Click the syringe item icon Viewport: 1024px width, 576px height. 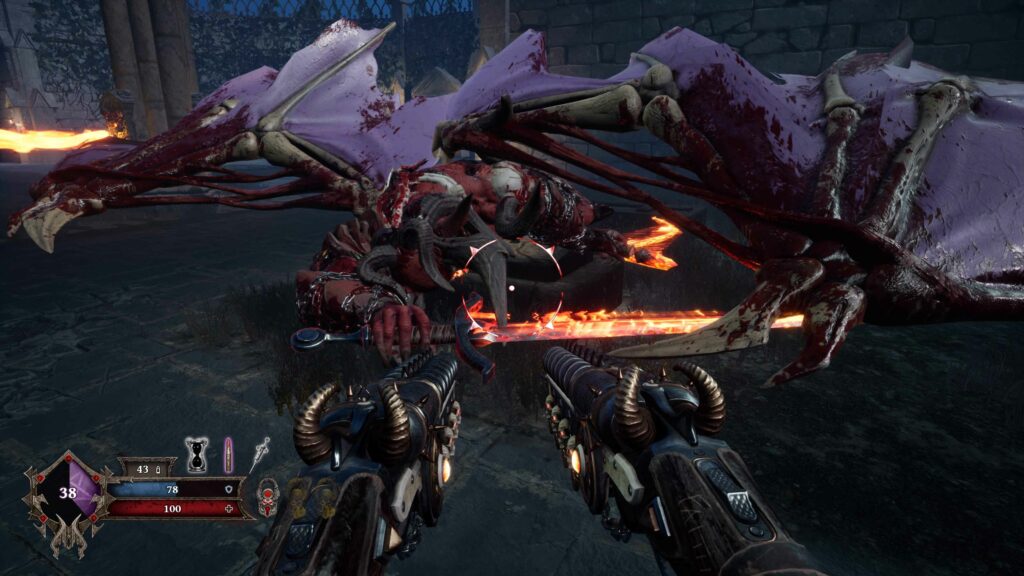click(x=260, y=452)
